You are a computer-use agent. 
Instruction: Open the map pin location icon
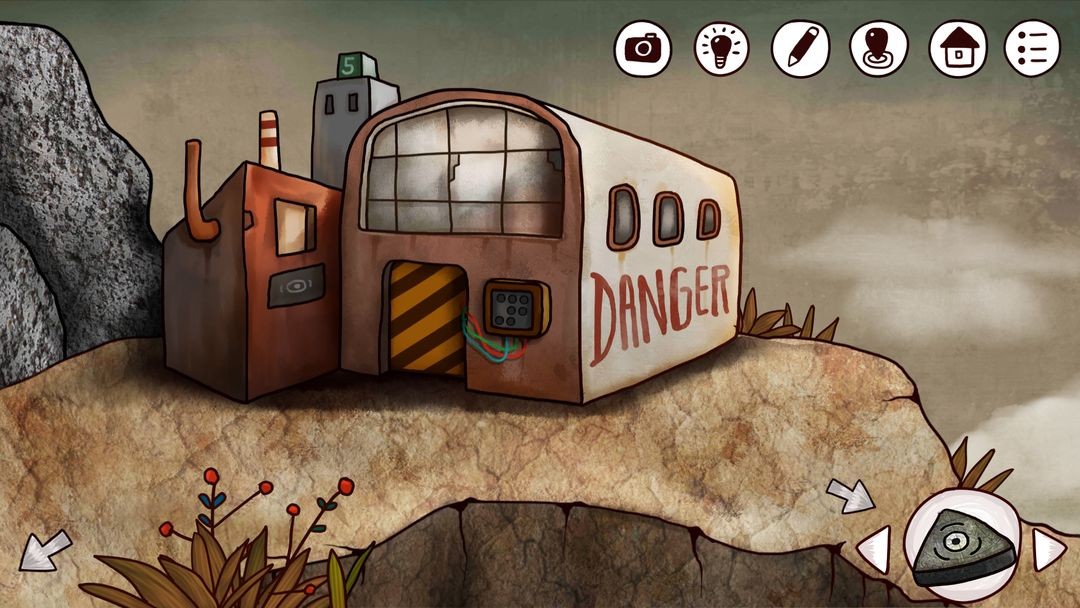tap(879, 47)
